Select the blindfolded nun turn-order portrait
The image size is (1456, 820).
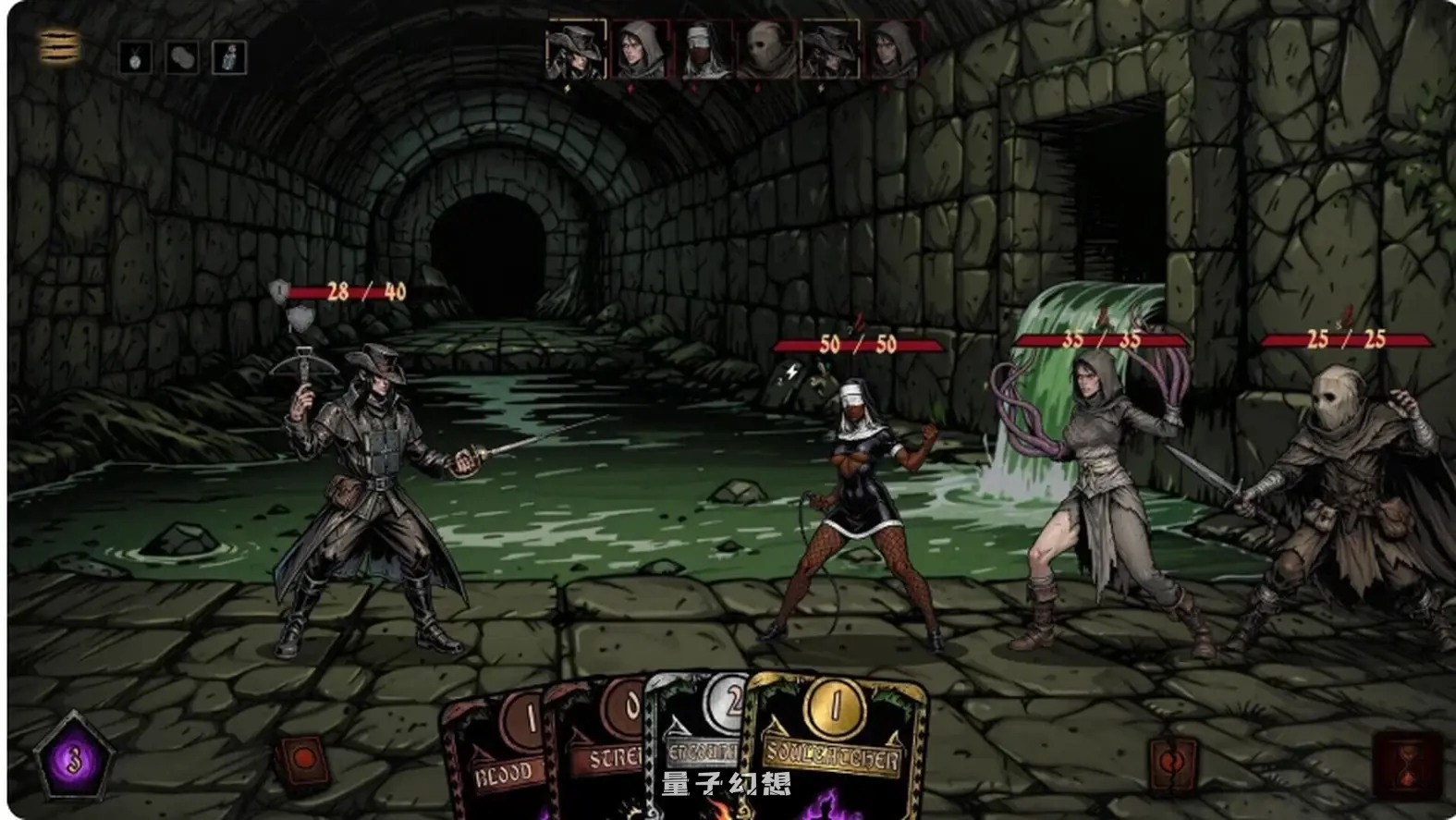click(704, 50)
